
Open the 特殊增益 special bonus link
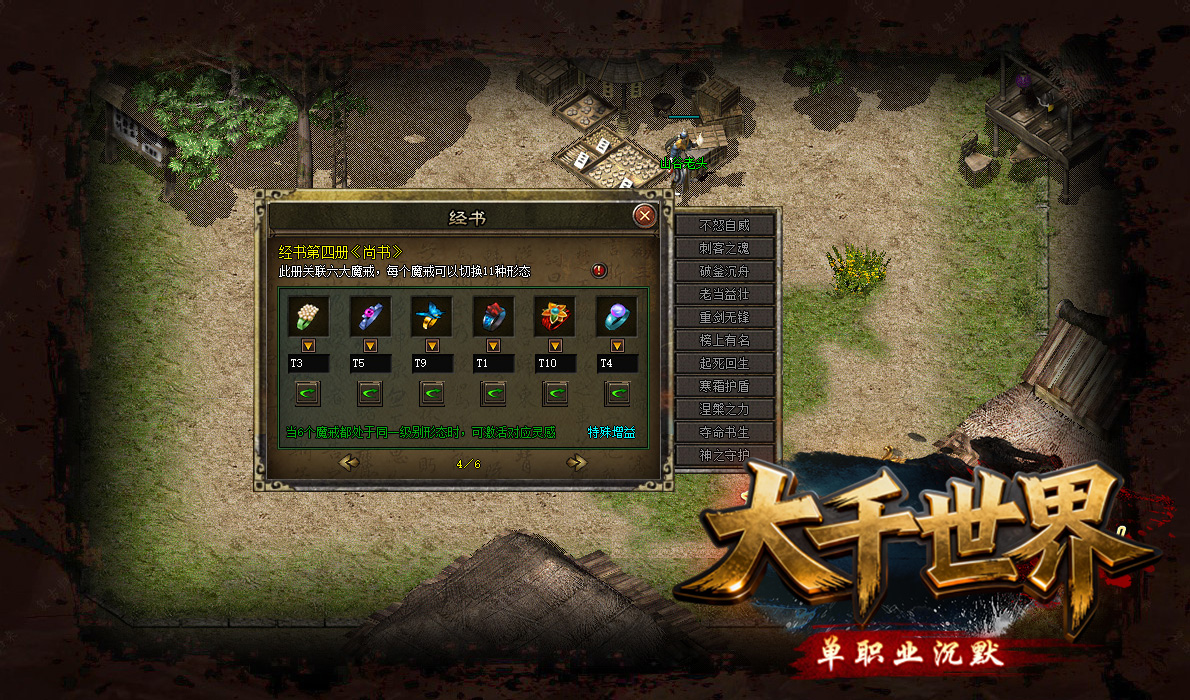pos(611,433)
